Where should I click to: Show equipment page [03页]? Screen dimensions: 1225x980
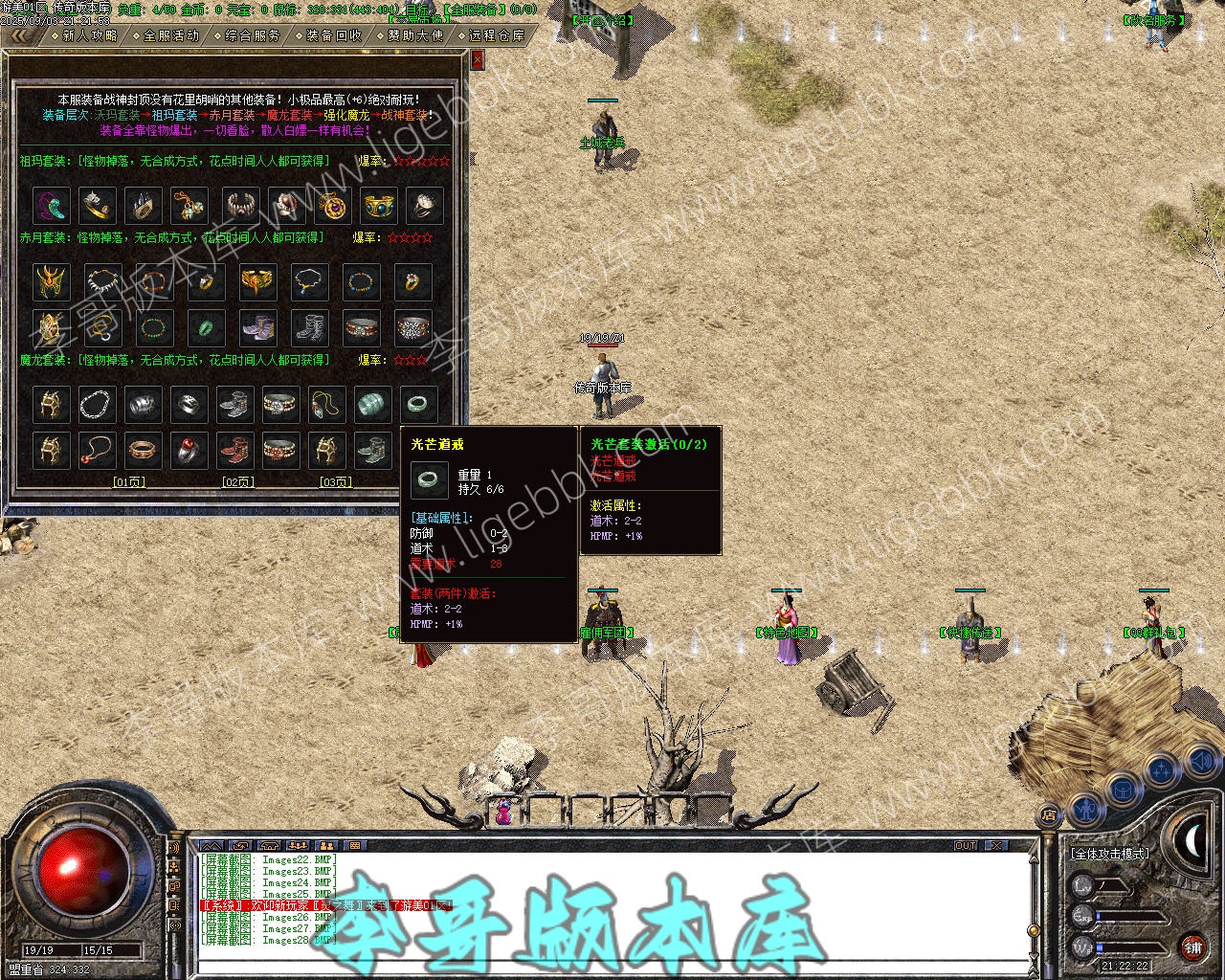pos(335,482)
